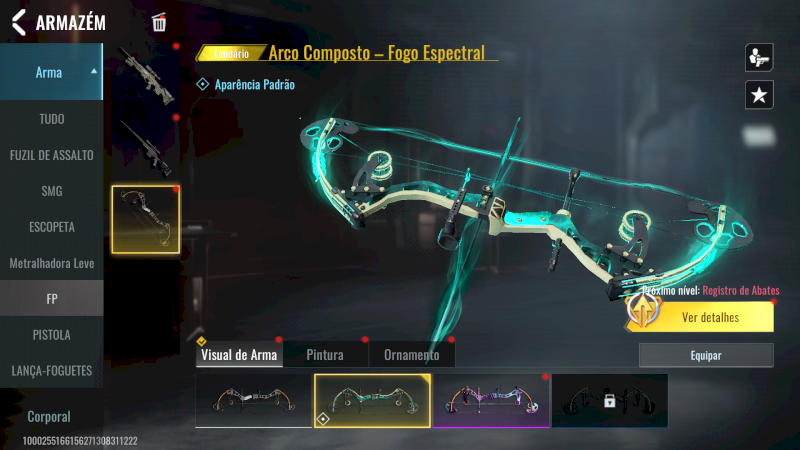Click the trash can icon
This screenshot has width=800, height=450.
(159, 22)
